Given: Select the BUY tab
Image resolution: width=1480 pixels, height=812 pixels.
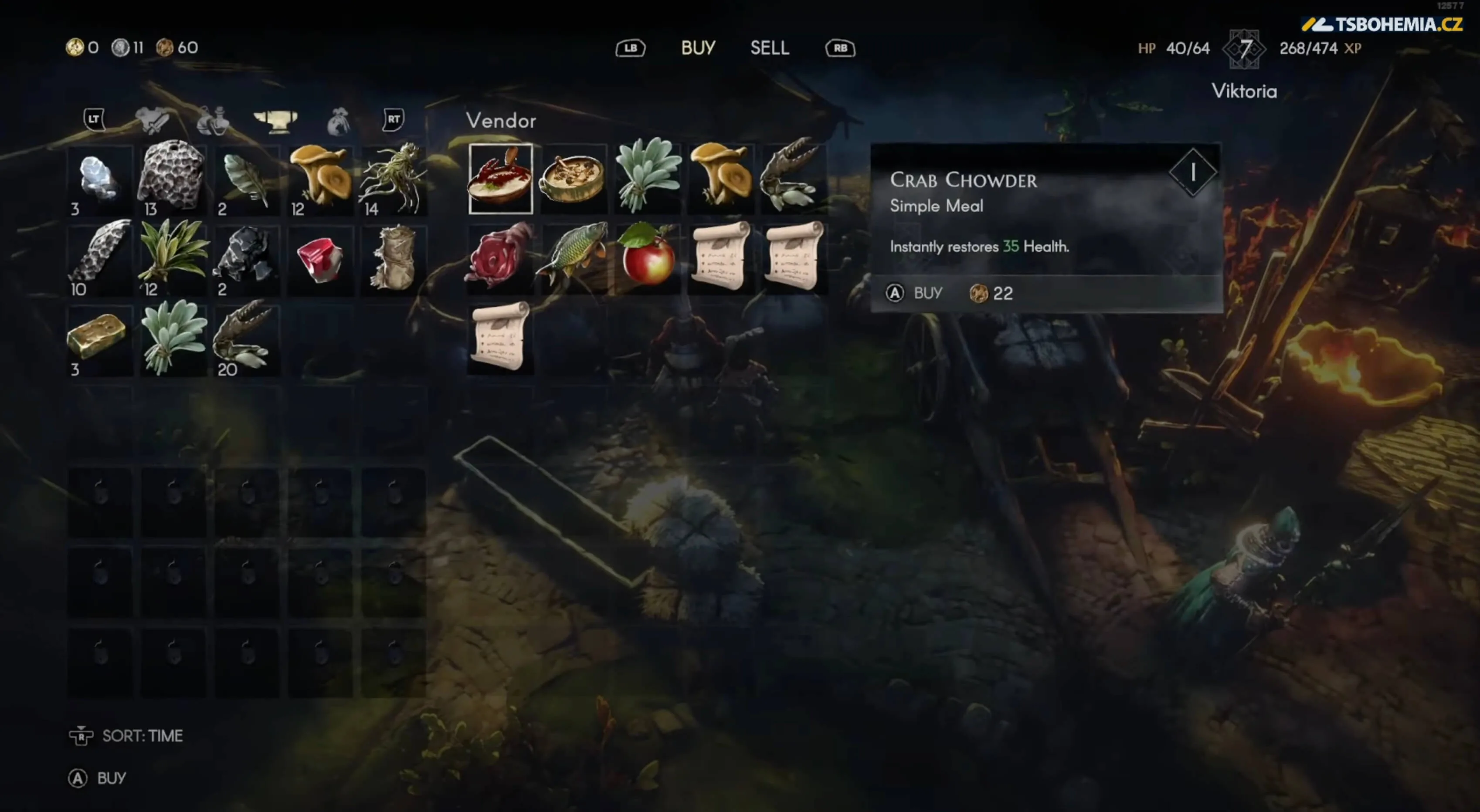Looking at the screenshot, I should (x=698, y=47).
